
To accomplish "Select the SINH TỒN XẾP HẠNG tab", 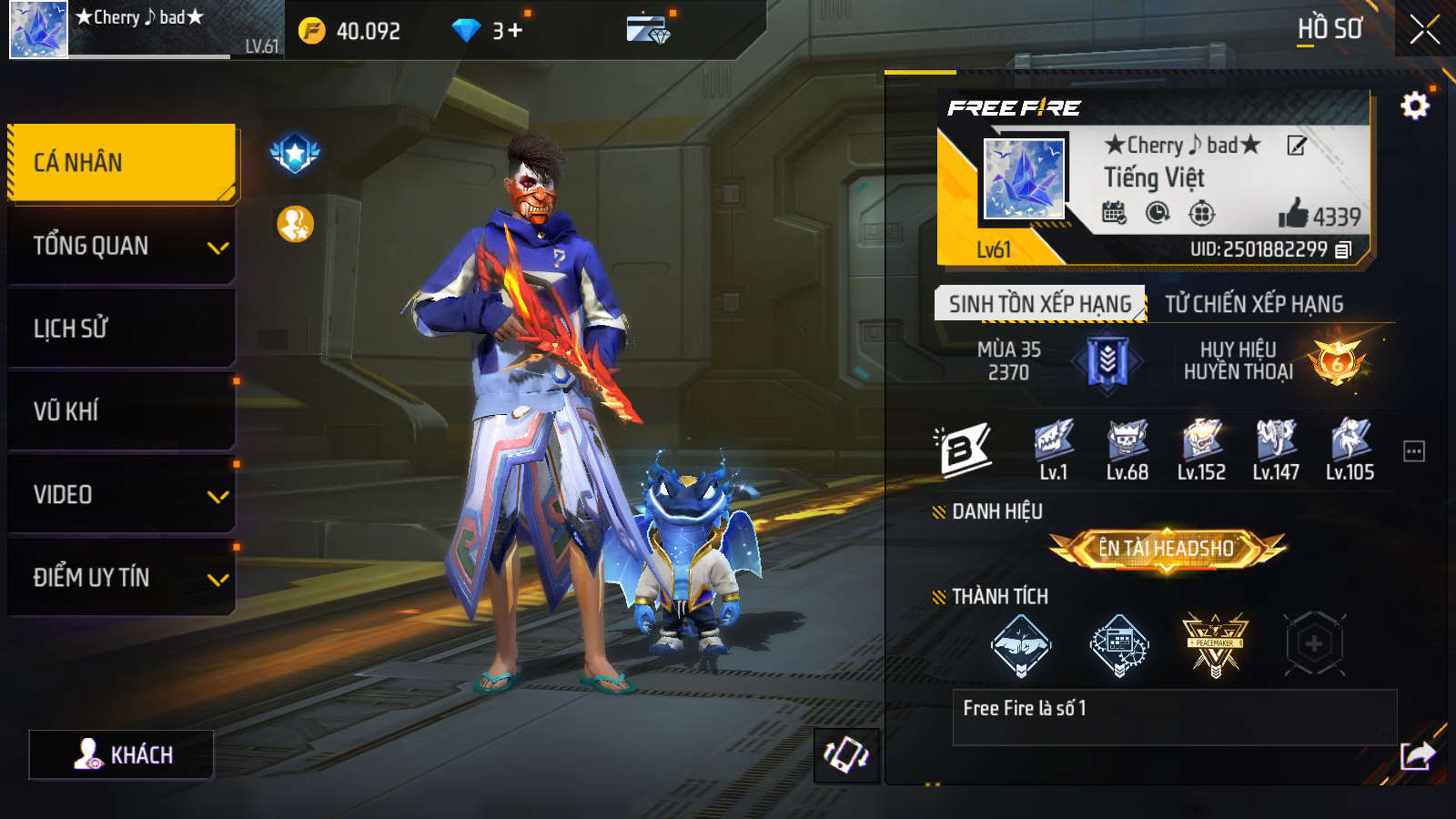I will pyautogui.click(x=1039, y=304).
